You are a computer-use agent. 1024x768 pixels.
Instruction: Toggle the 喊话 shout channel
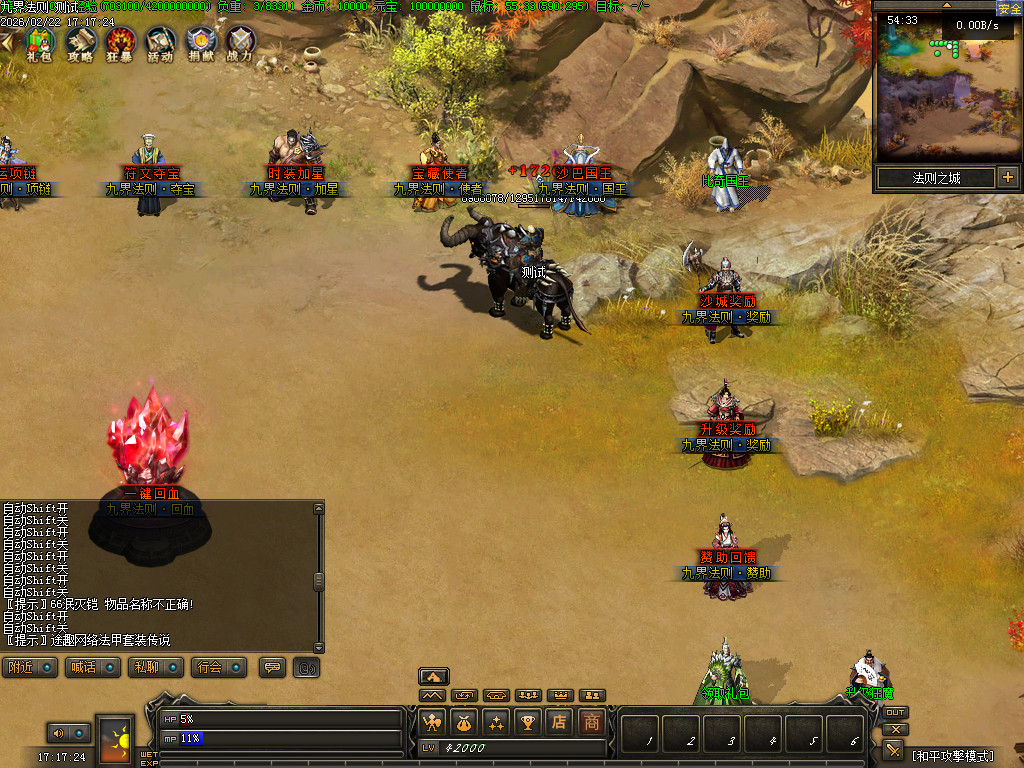click(93, 667)
